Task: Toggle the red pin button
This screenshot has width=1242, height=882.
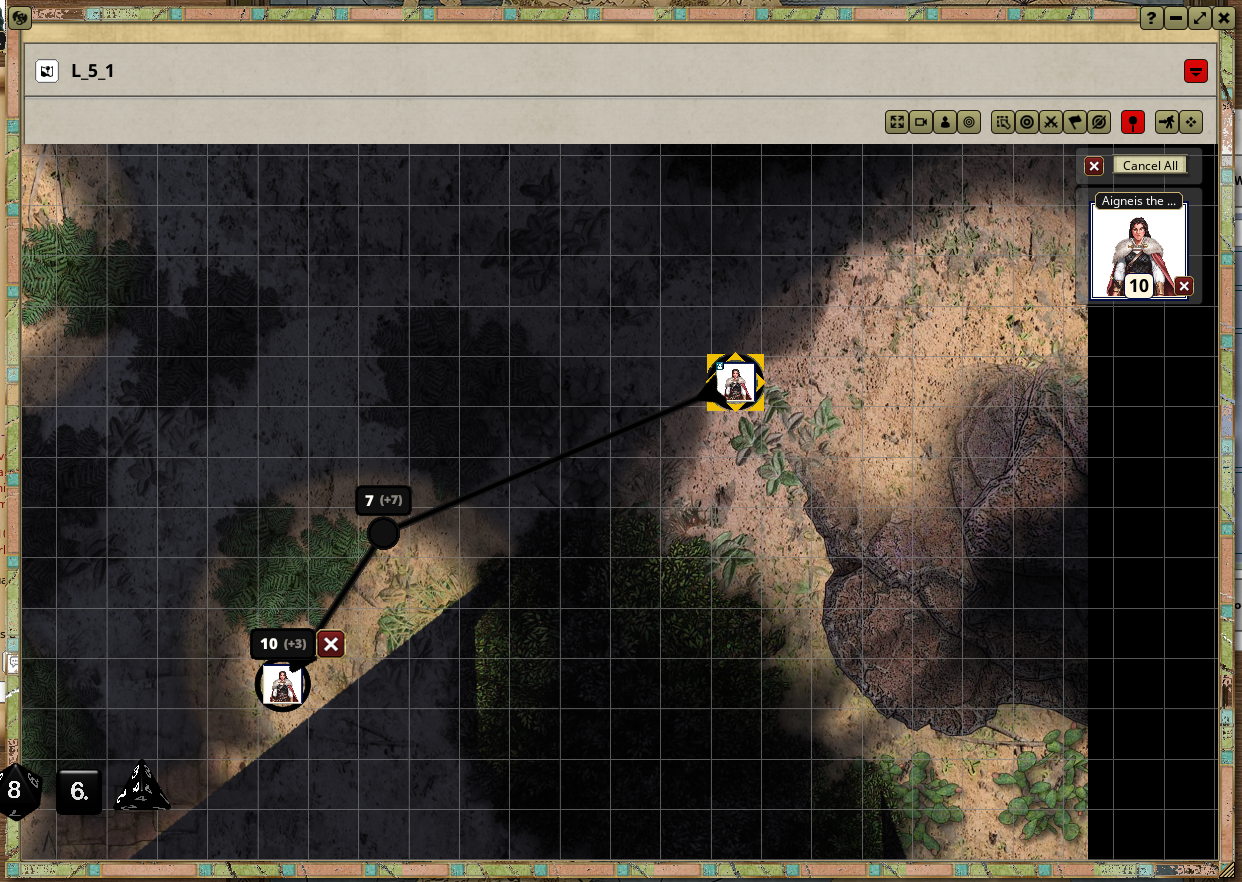Action: pos(1132,122)
